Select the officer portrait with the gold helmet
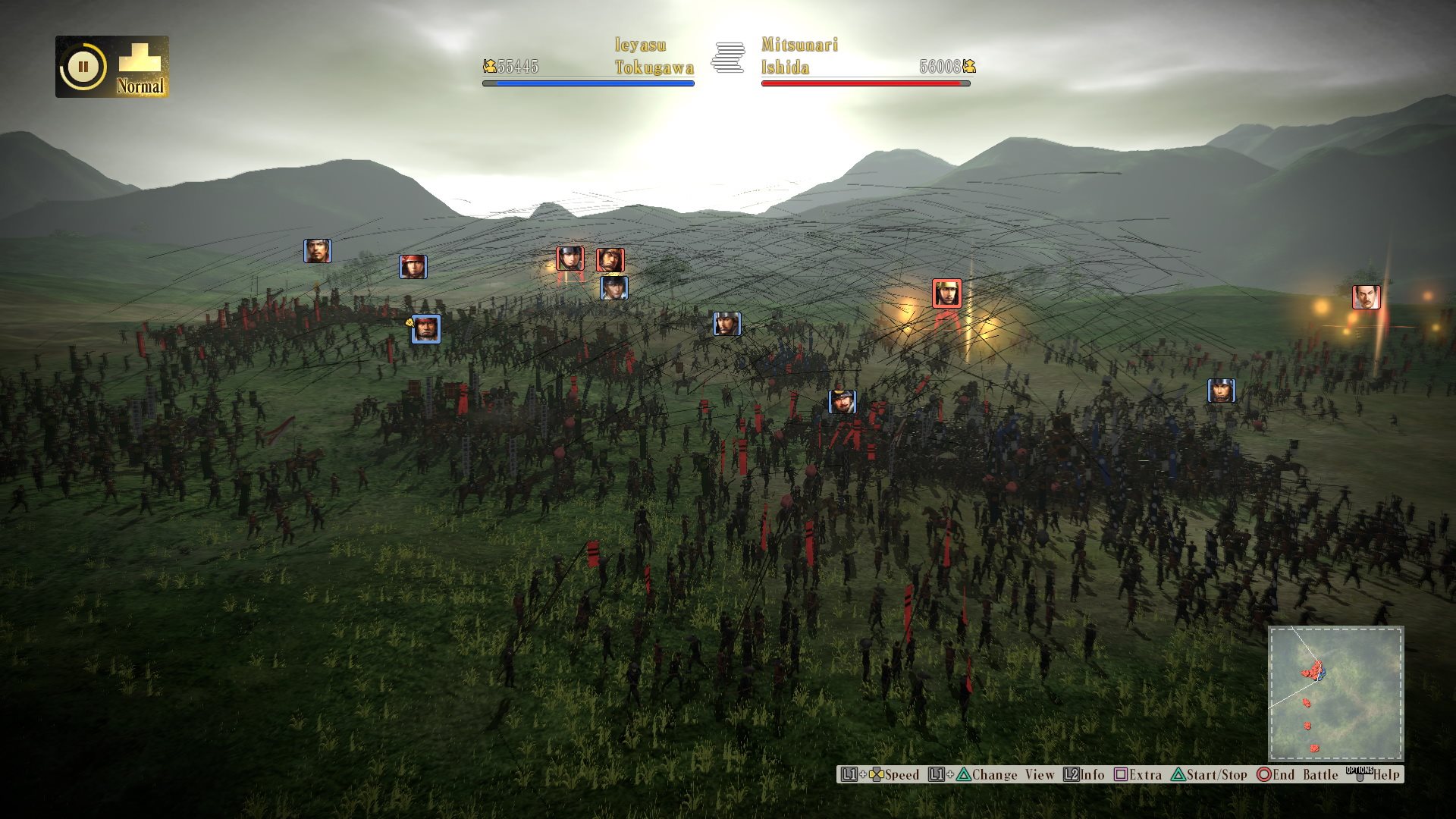Image resolution: width=1456 pixels, height=819 pixels. 946,293
